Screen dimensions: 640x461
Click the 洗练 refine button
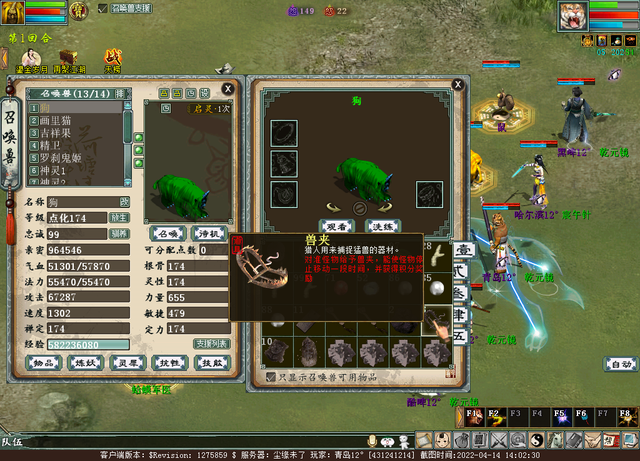pyautogui.click(x=383, y=226)
